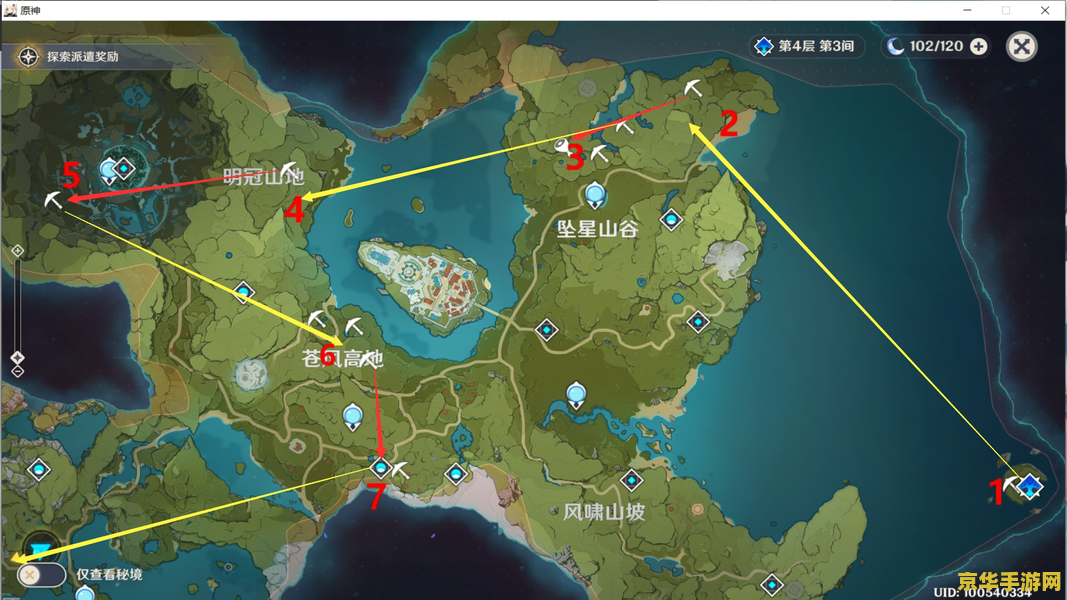Zoom out with the map slider's minus button

18,372
